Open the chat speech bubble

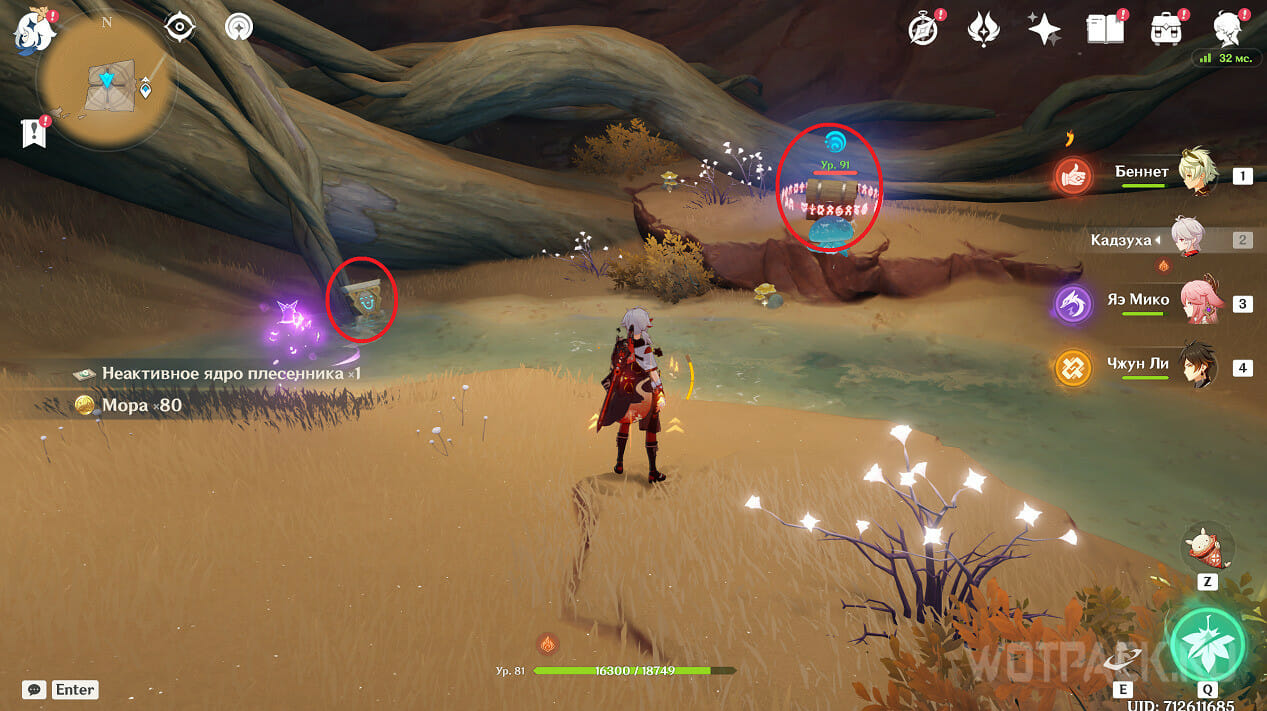(35, 690)
